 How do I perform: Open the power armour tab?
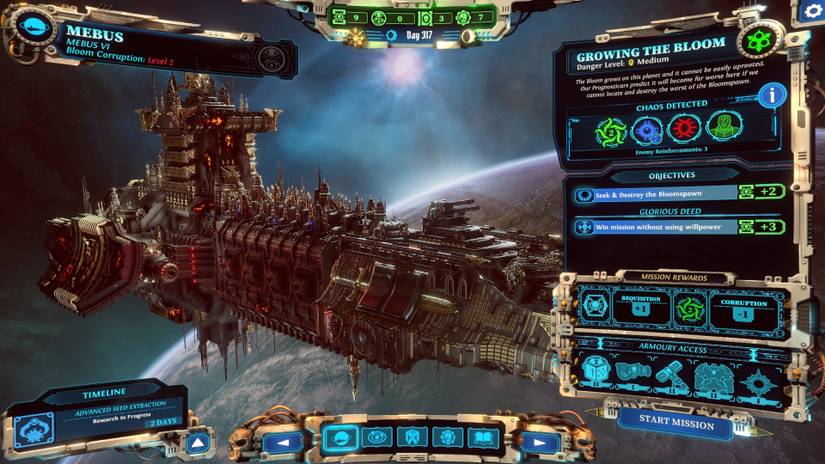pyautogui.click(x=411, y=438)
